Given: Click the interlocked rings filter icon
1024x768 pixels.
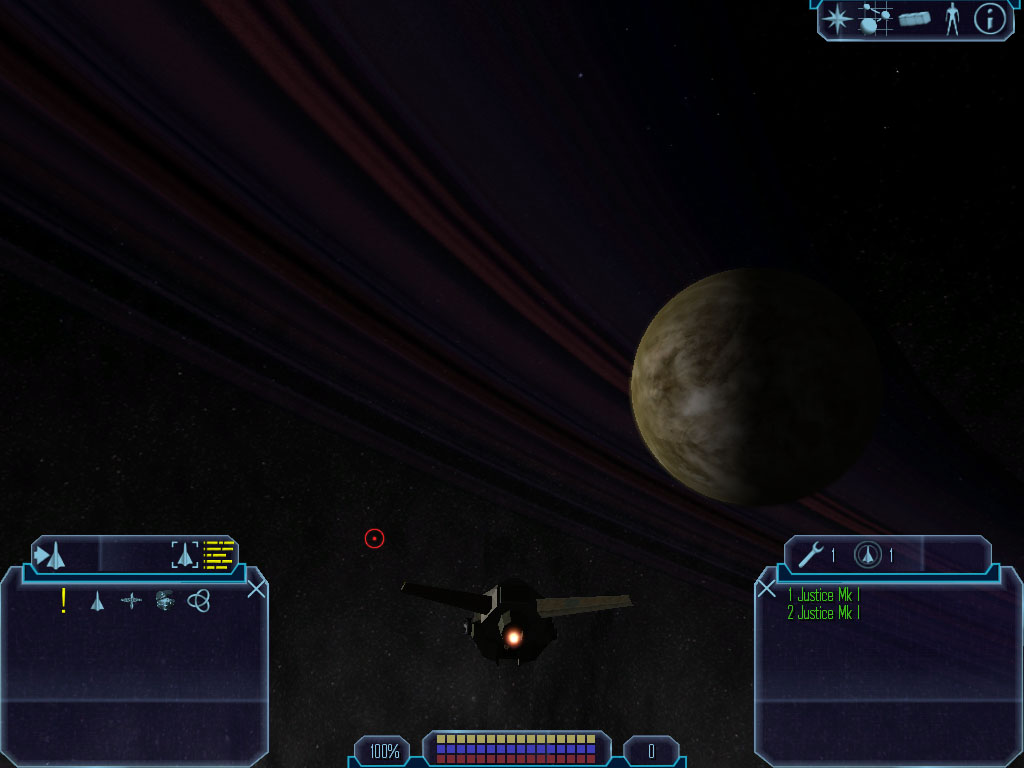Looking at the screenshot, I should tap(198, 600).
